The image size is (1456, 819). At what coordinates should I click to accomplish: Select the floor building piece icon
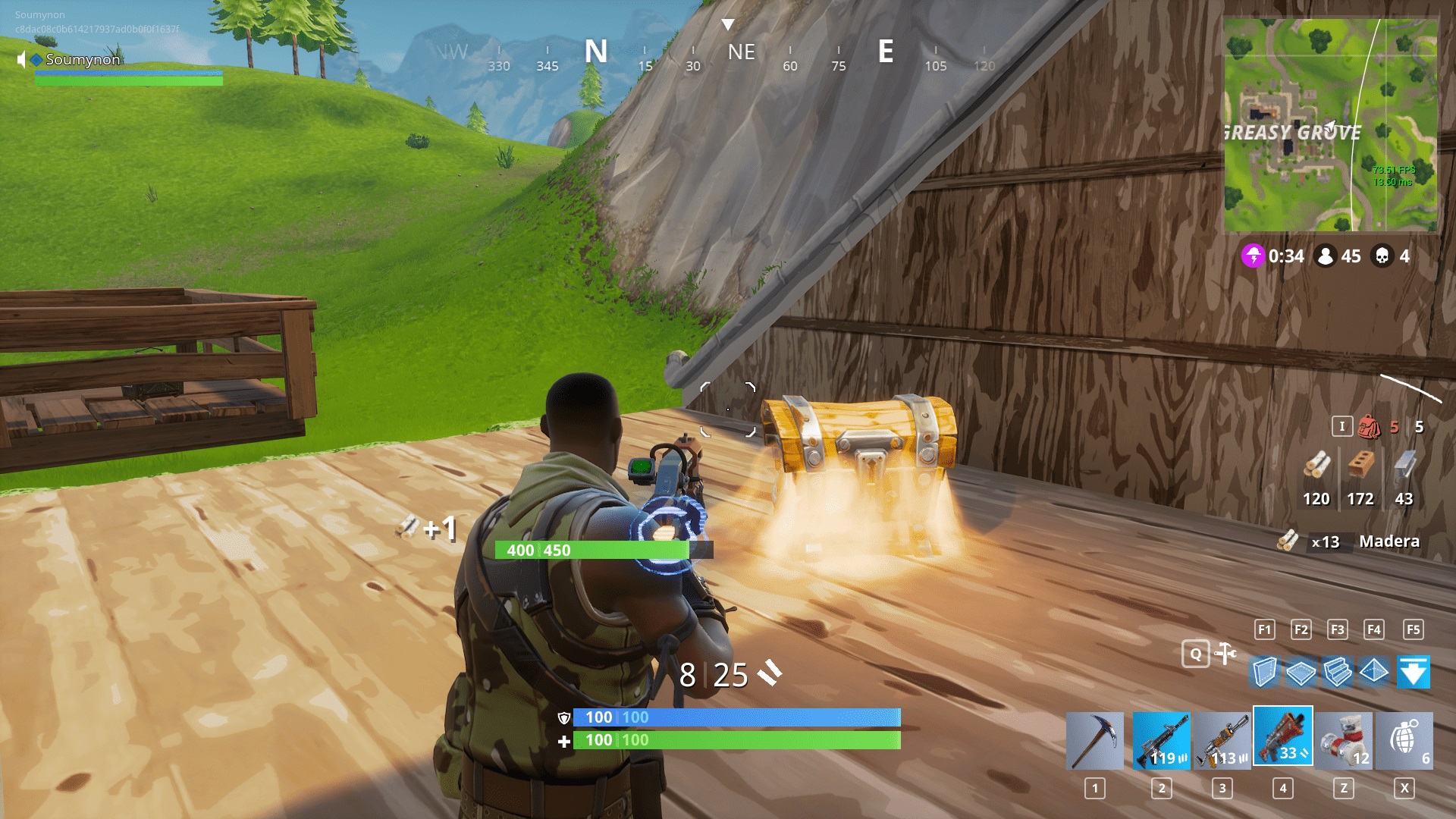pyautogui.click(x=1300, y=672)
